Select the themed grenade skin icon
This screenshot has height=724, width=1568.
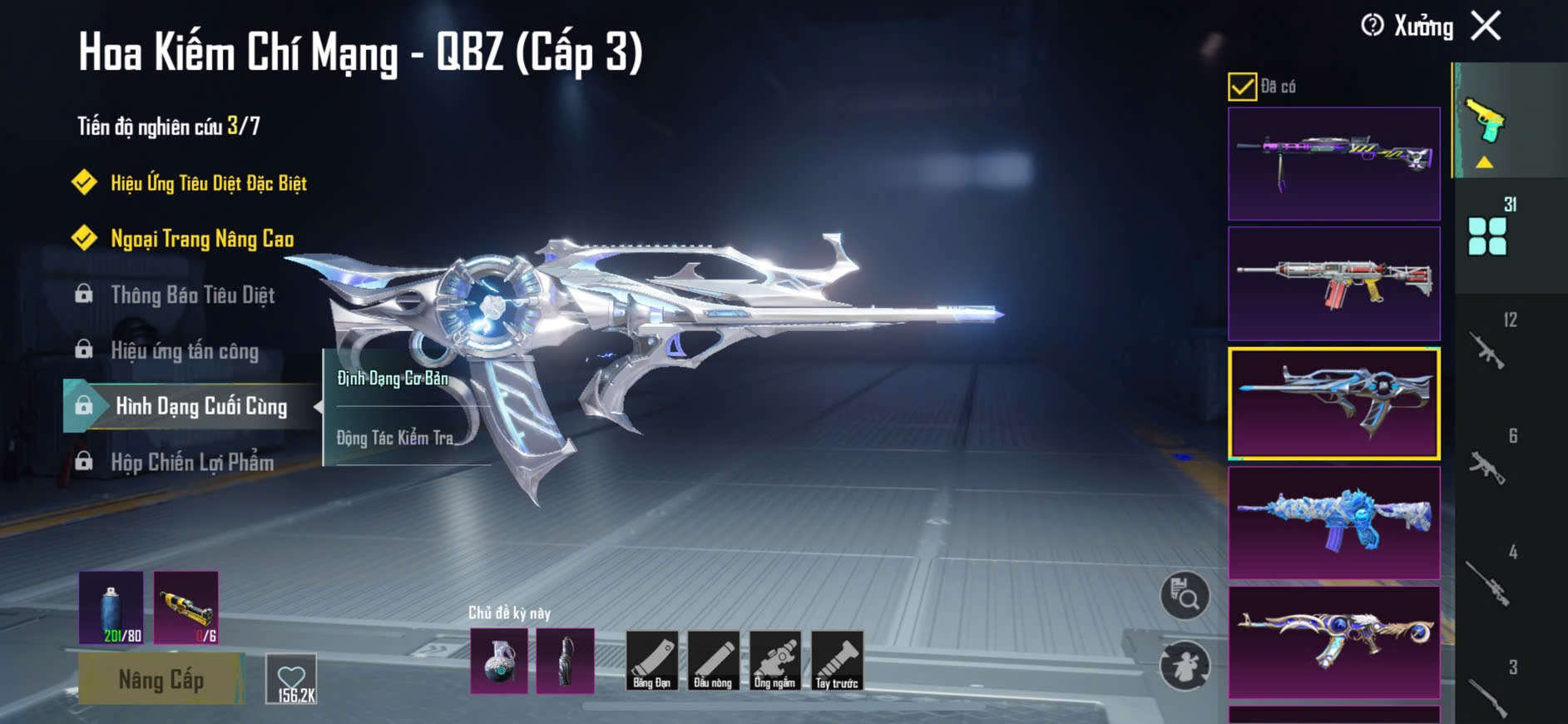click(x=499, y=661)
